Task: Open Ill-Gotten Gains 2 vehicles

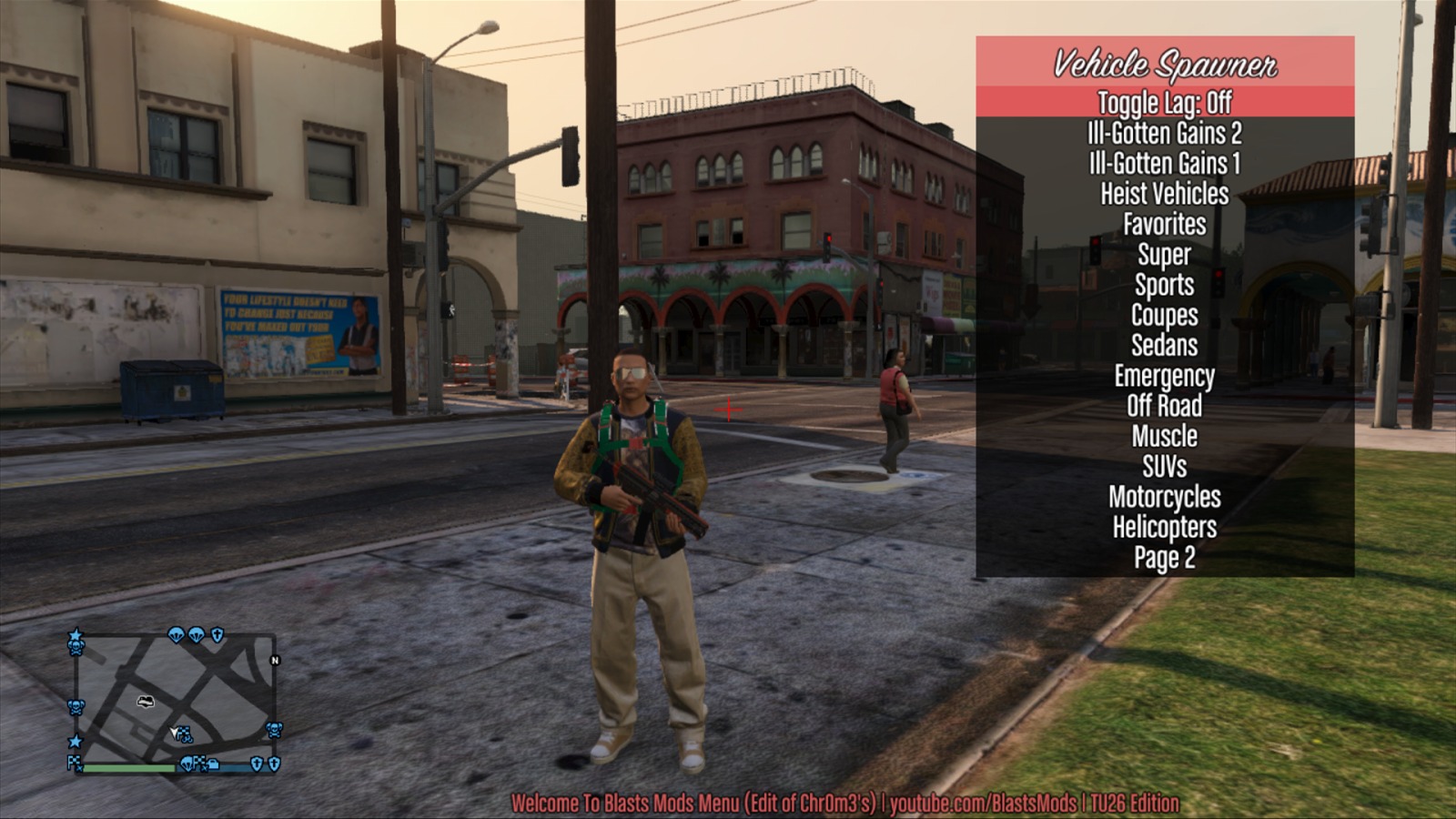Action: point(1164,134)
